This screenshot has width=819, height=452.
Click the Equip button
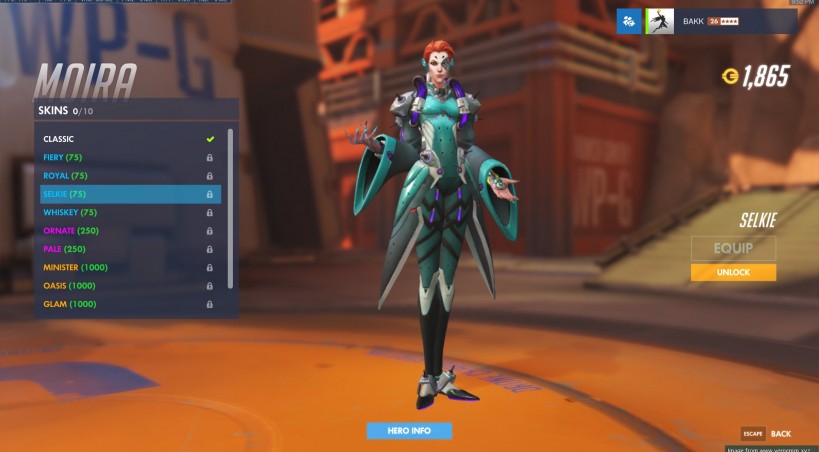(x=733, y=248)
